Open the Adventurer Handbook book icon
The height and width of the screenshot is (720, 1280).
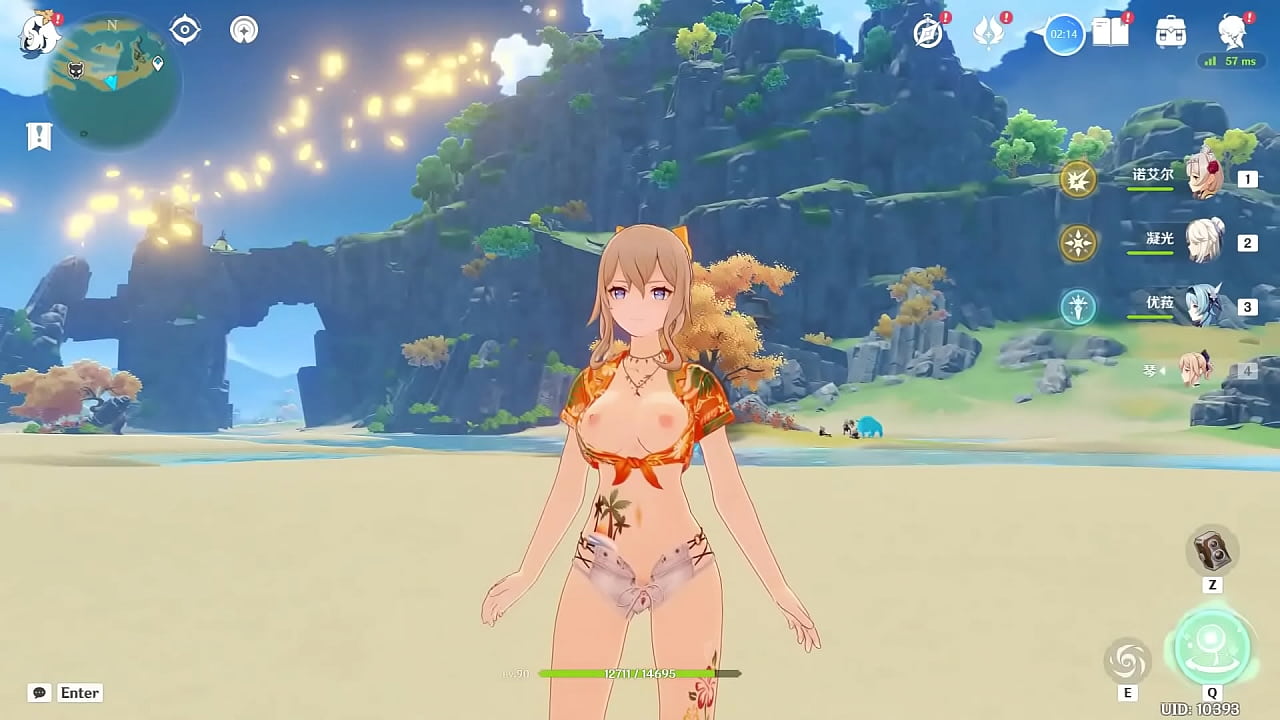pos(1110,33)
